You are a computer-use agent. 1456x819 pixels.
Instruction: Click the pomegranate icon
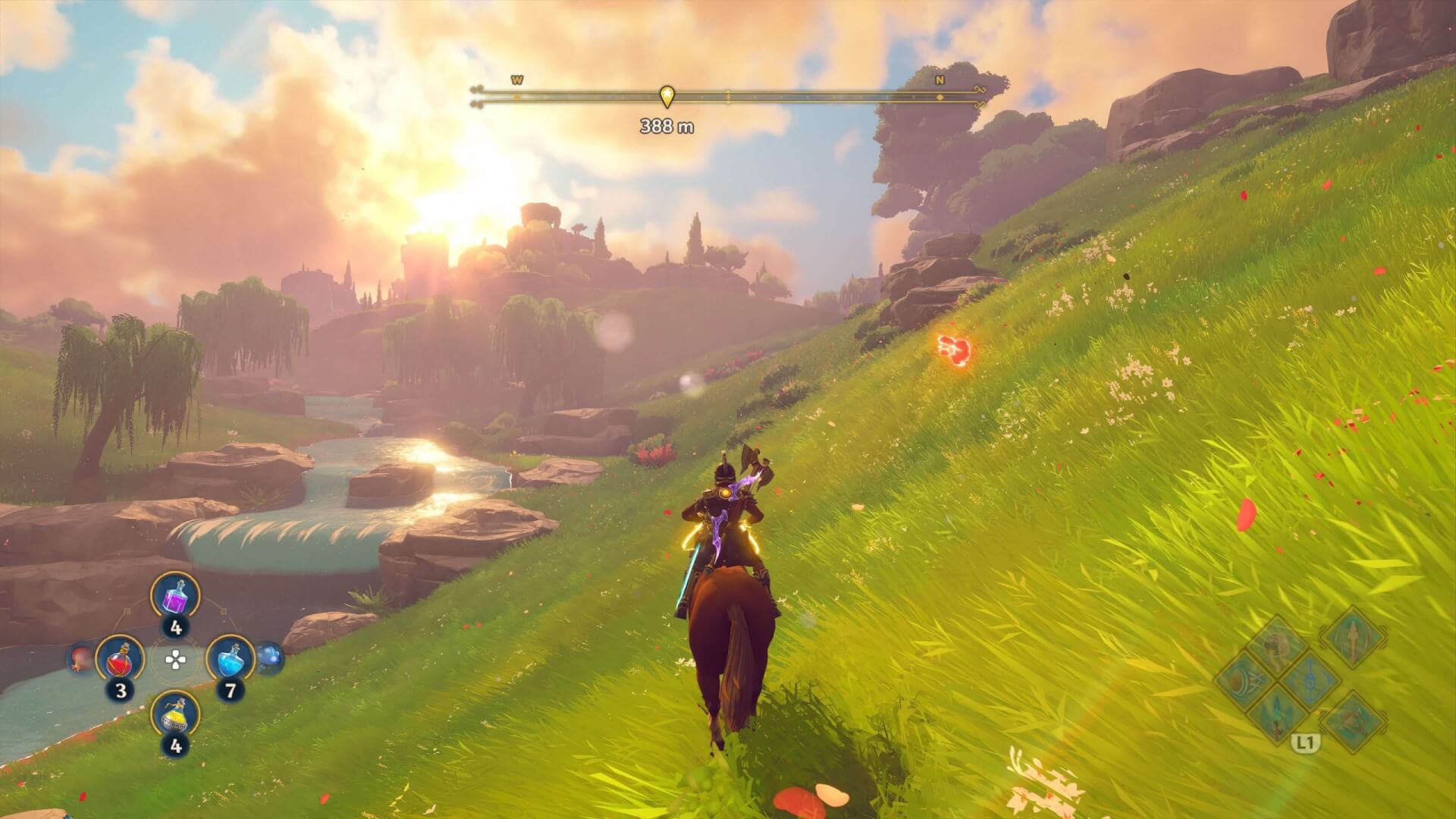coord(80,659)
